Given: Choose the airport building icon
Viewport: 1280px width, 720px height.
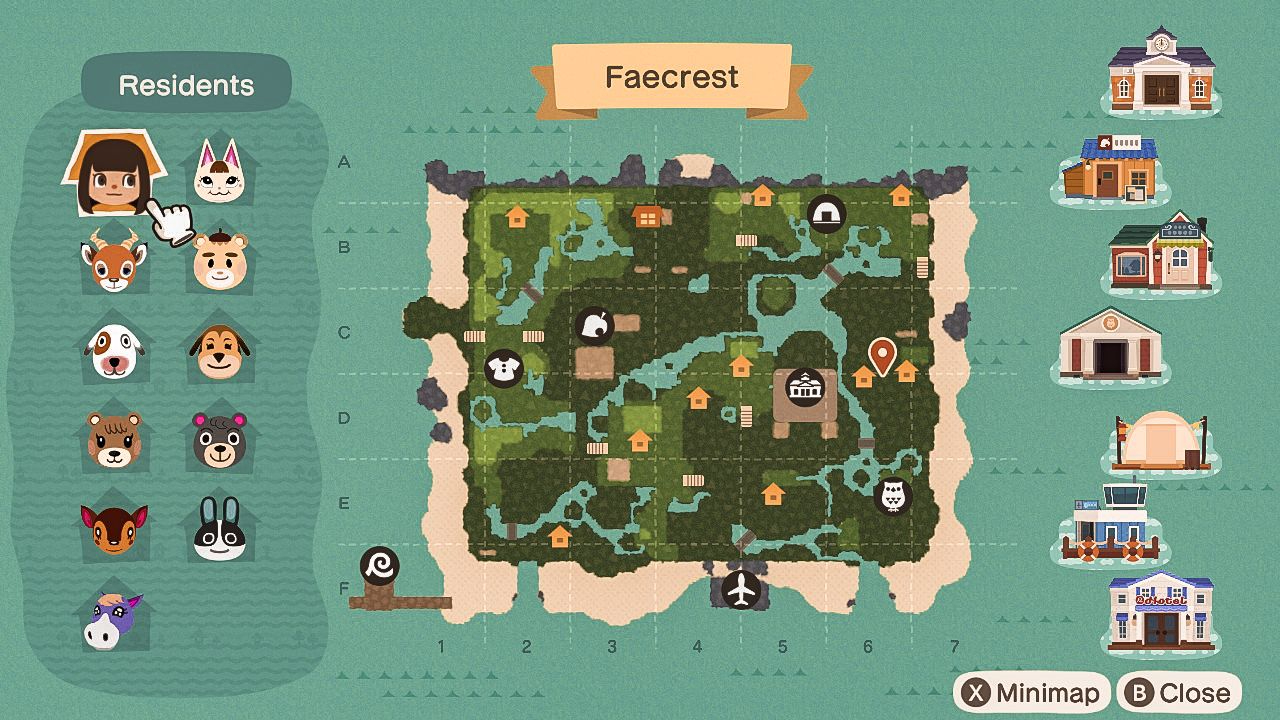Looking at the screenshot, I should click(x=1110, y=525).
